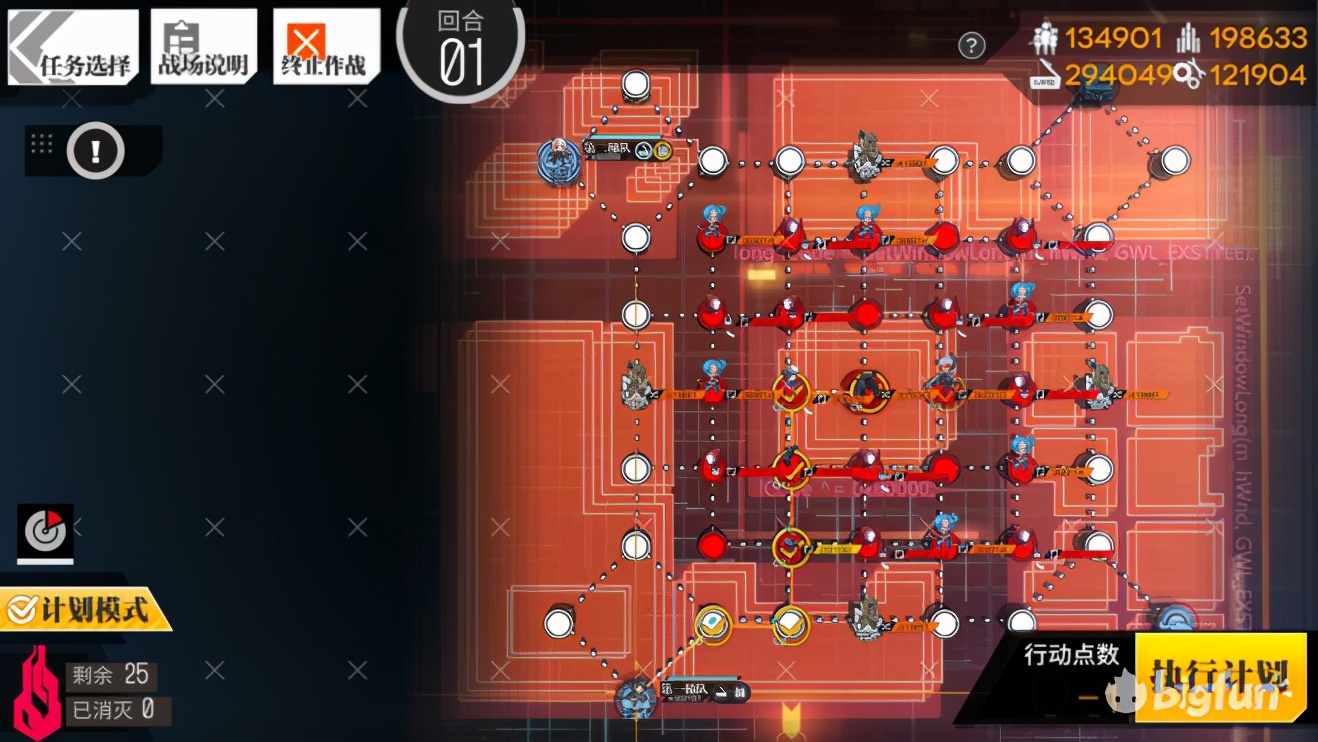The width and height of the screenshot is (1318, 742).
Task: Open the 战场说明 battlefield info
Action: pos(204,48)
